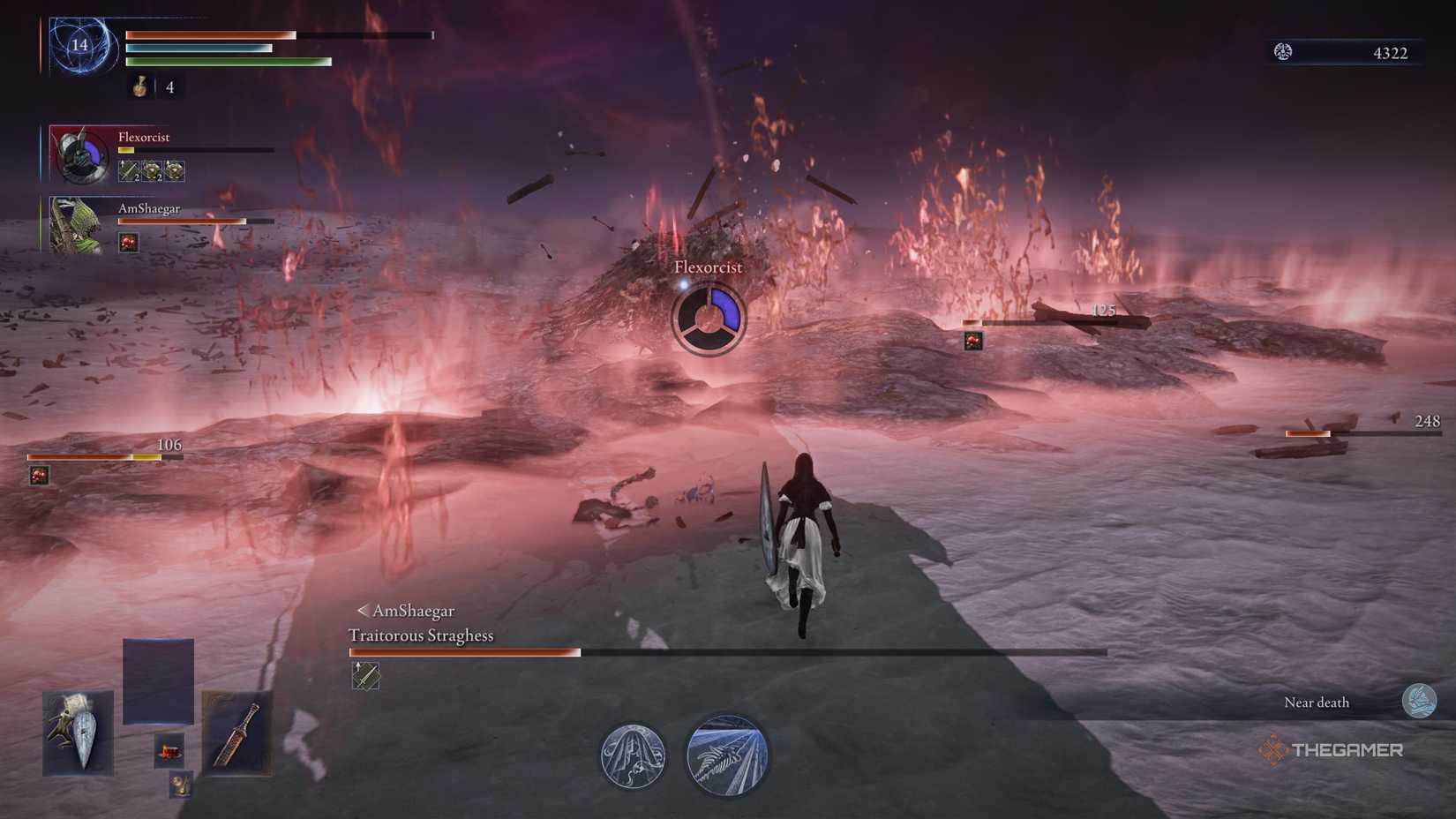Select the equipped brass shield slot
Screen dimensions: 1456x819
[x=78, y=733]
